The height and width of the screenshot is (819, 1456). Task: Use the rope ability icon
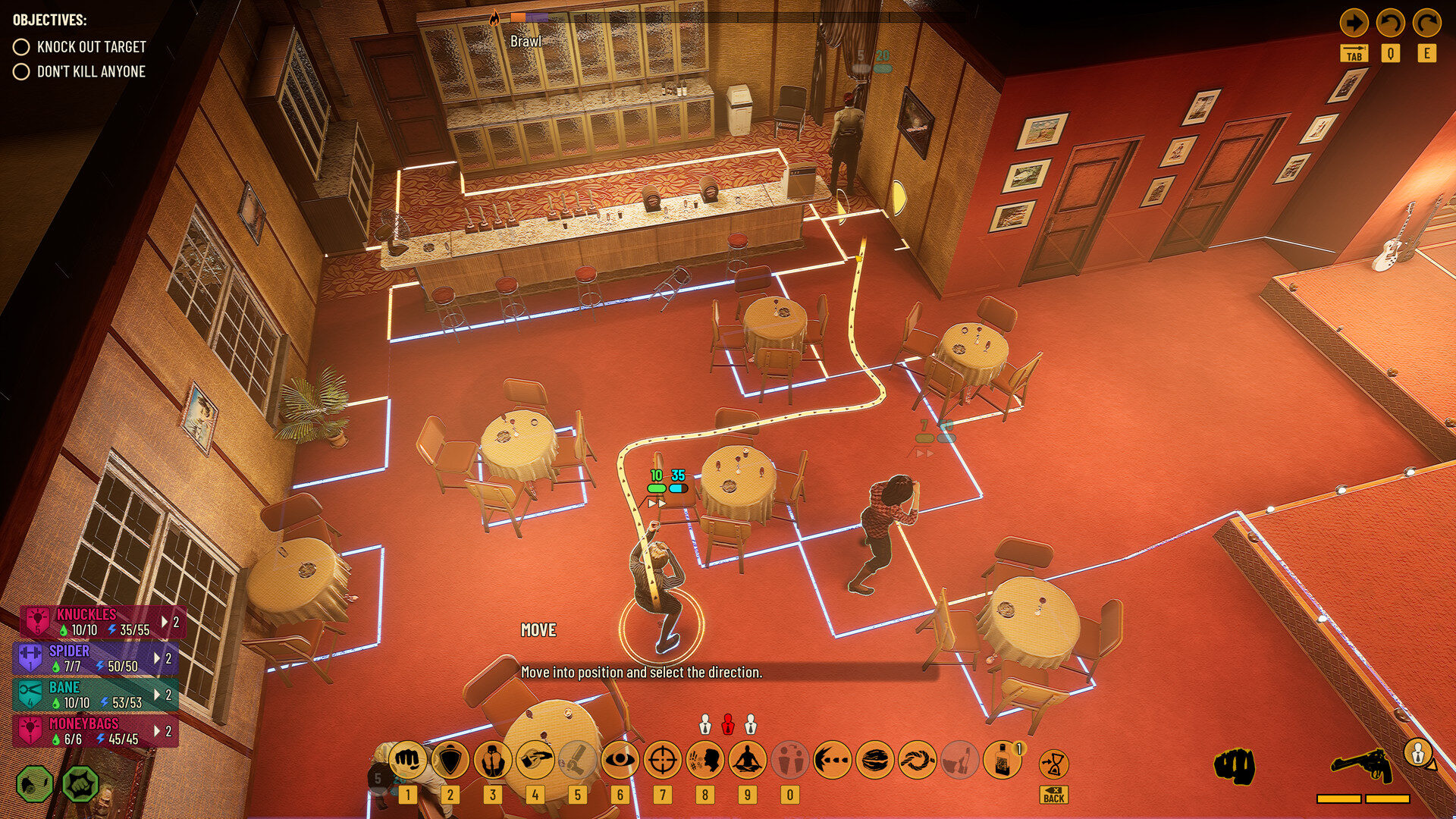tap(918, 760)
